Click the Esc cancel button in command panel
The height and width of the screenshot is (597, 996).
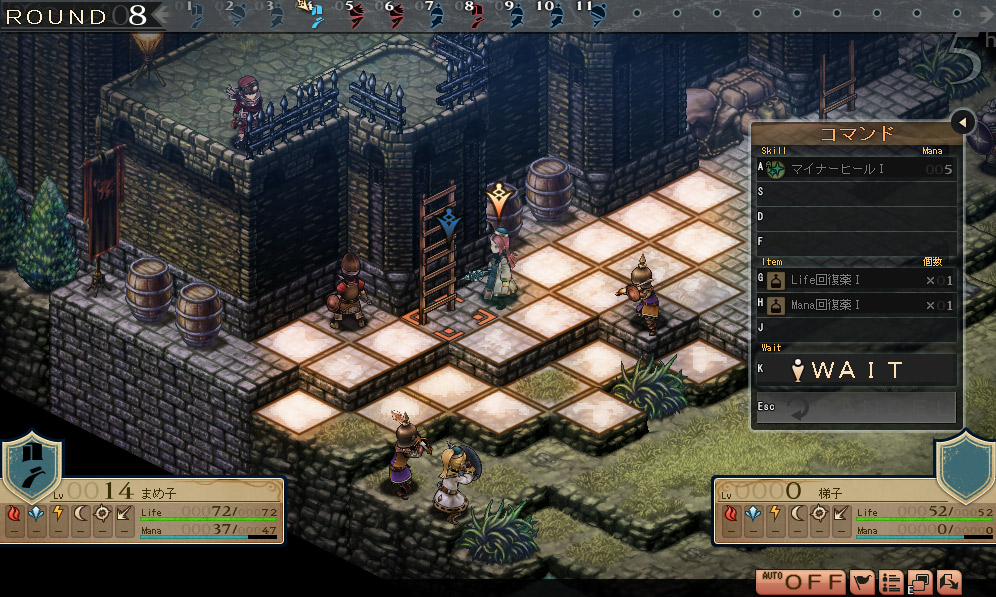pos(855,408)
